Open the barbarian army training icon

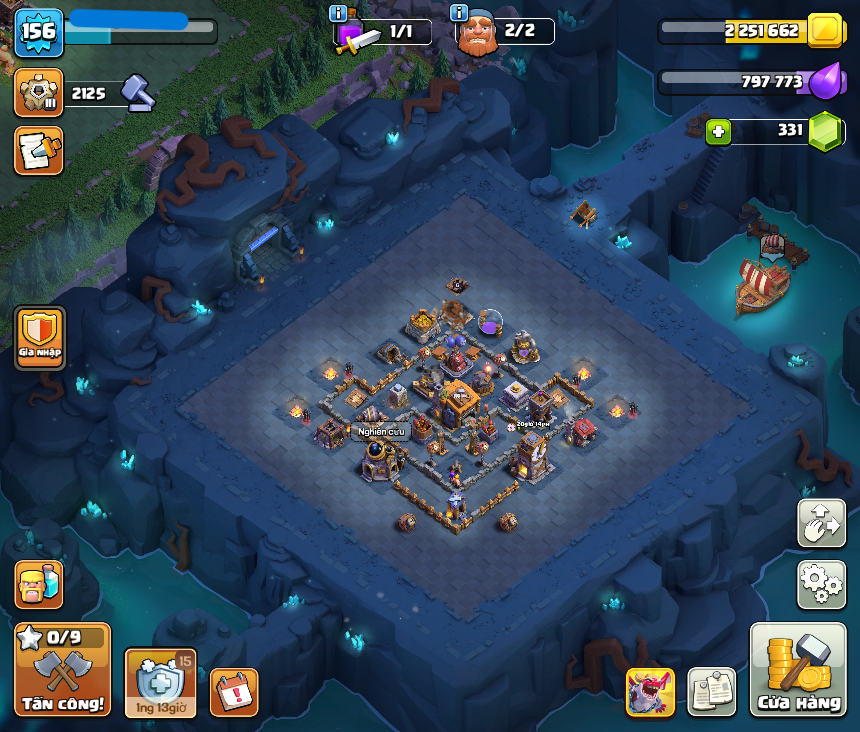[x=39, y=584]
